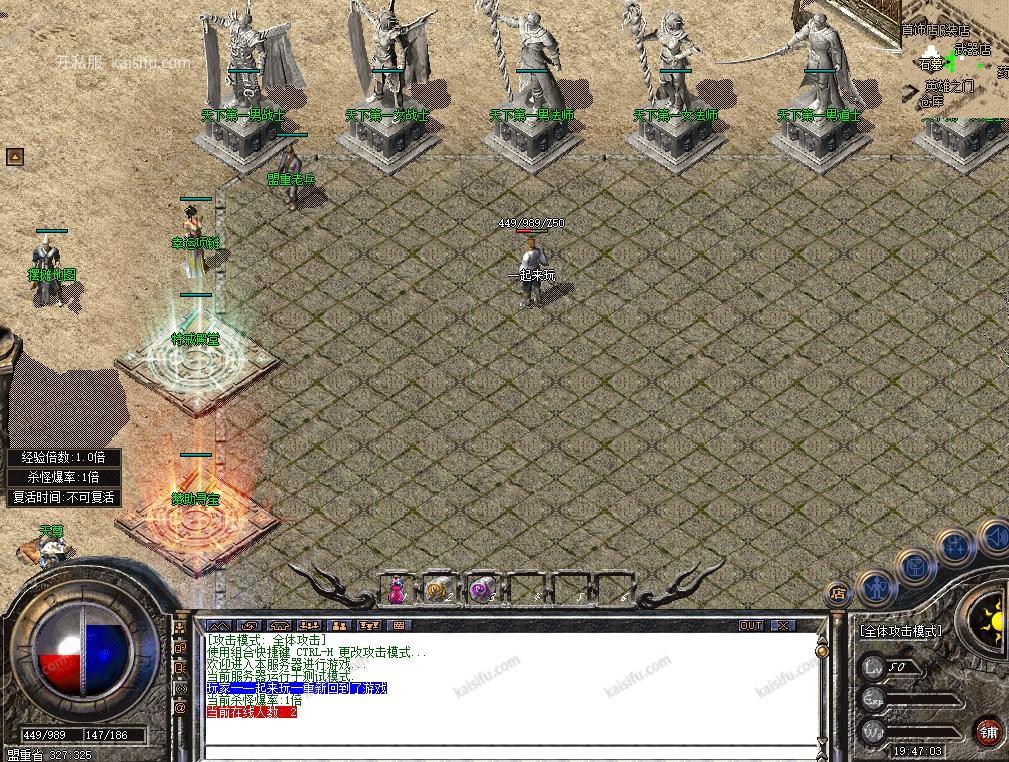This screenshot has width=1009, height=762.
Task: Open the skills sparkle icon
Action: coord(953,548)
